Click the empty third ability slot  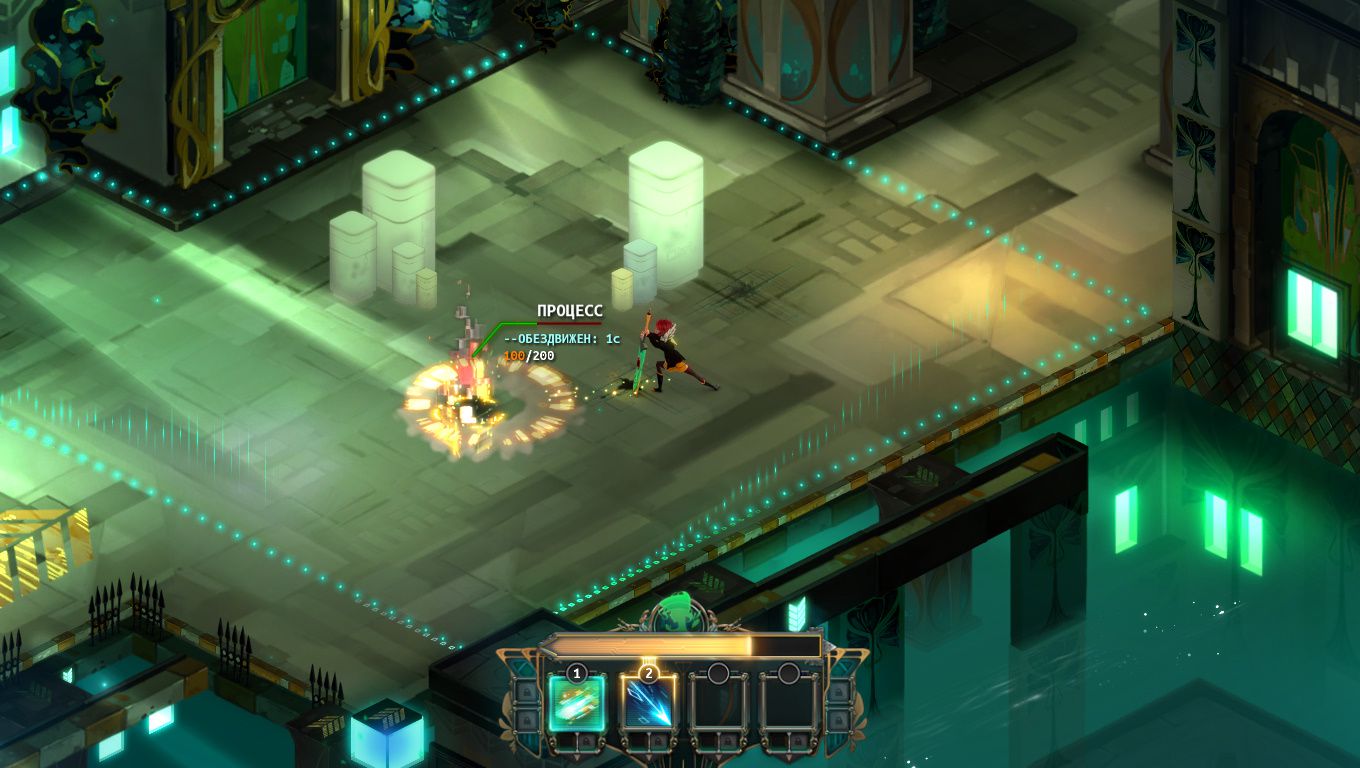716,703
